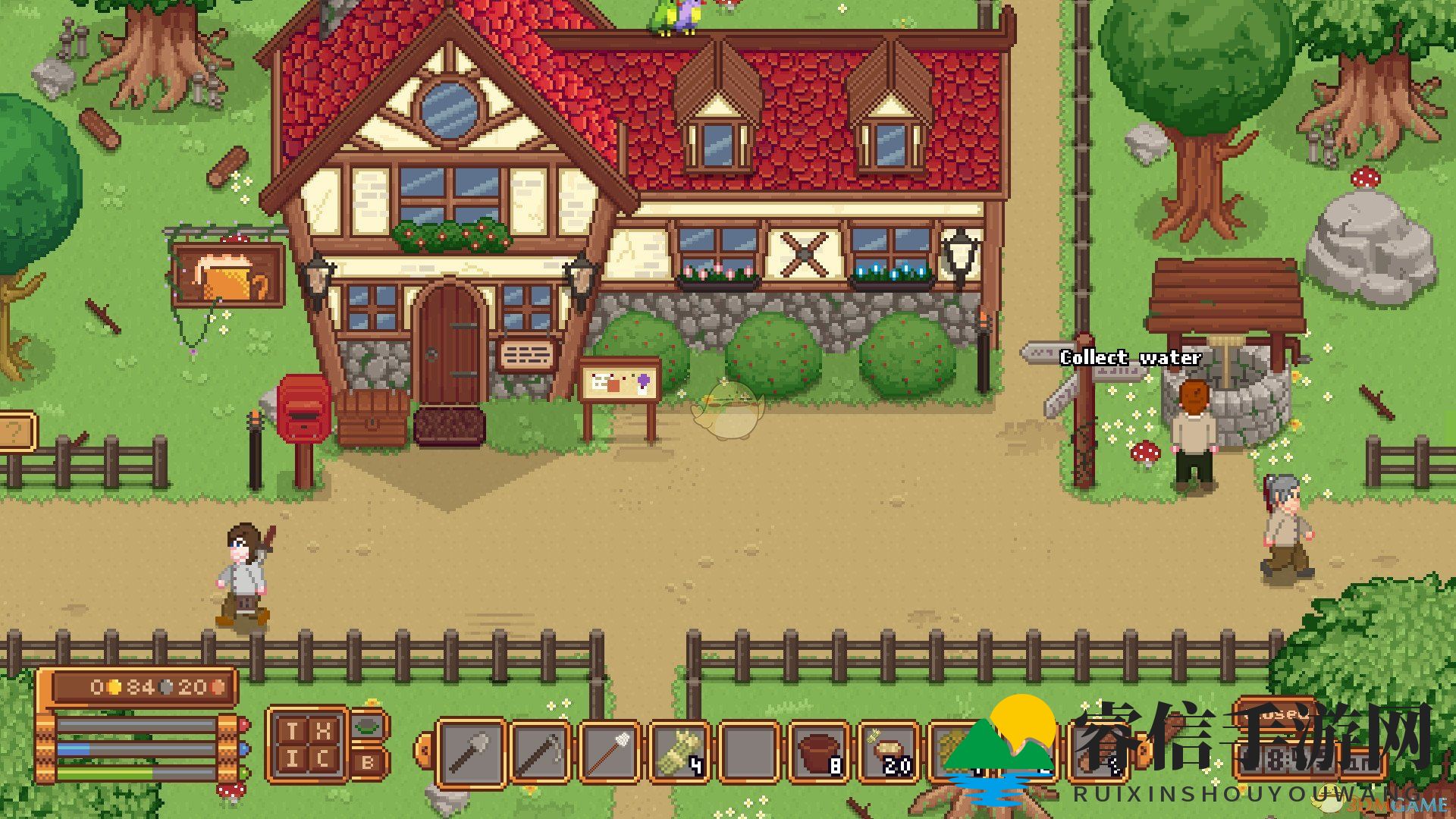The height and width of the screenshot is (819, 1456).
Task: Select the shovel hotbar slot
Action: point(471,752)
